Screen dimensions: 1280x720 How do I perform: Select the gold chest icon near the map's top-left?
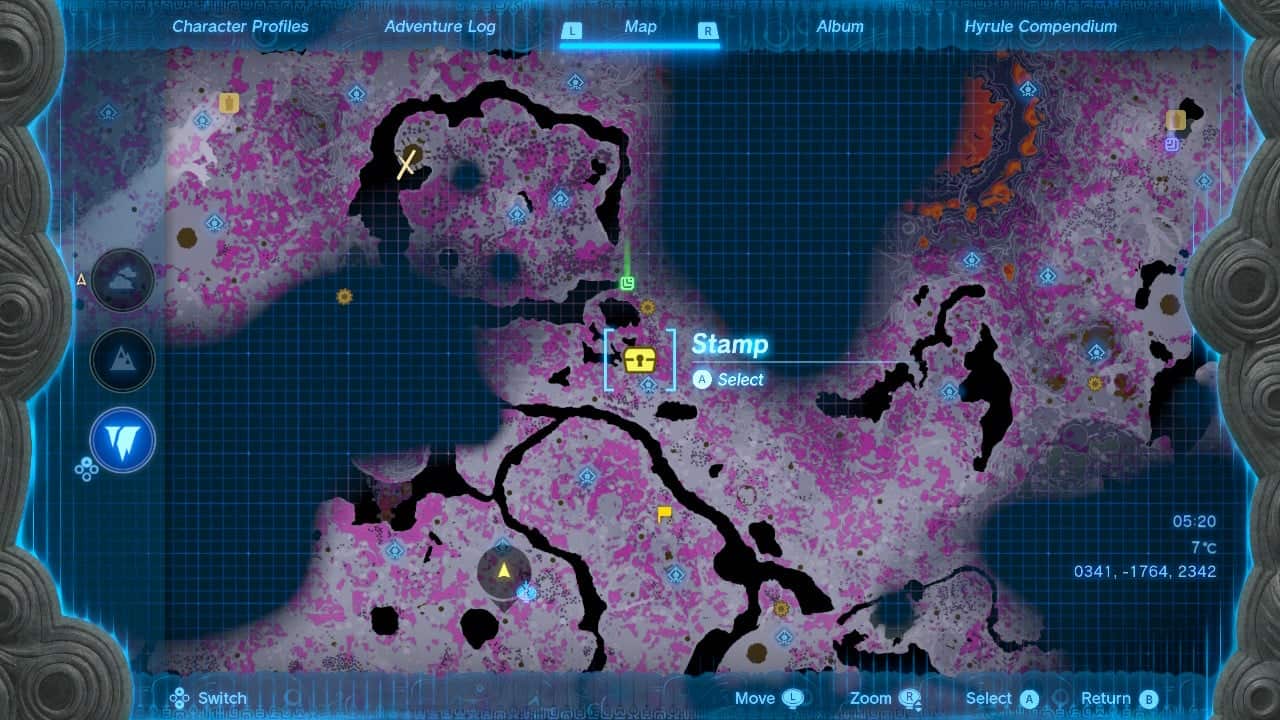click(x=229, y=100)
